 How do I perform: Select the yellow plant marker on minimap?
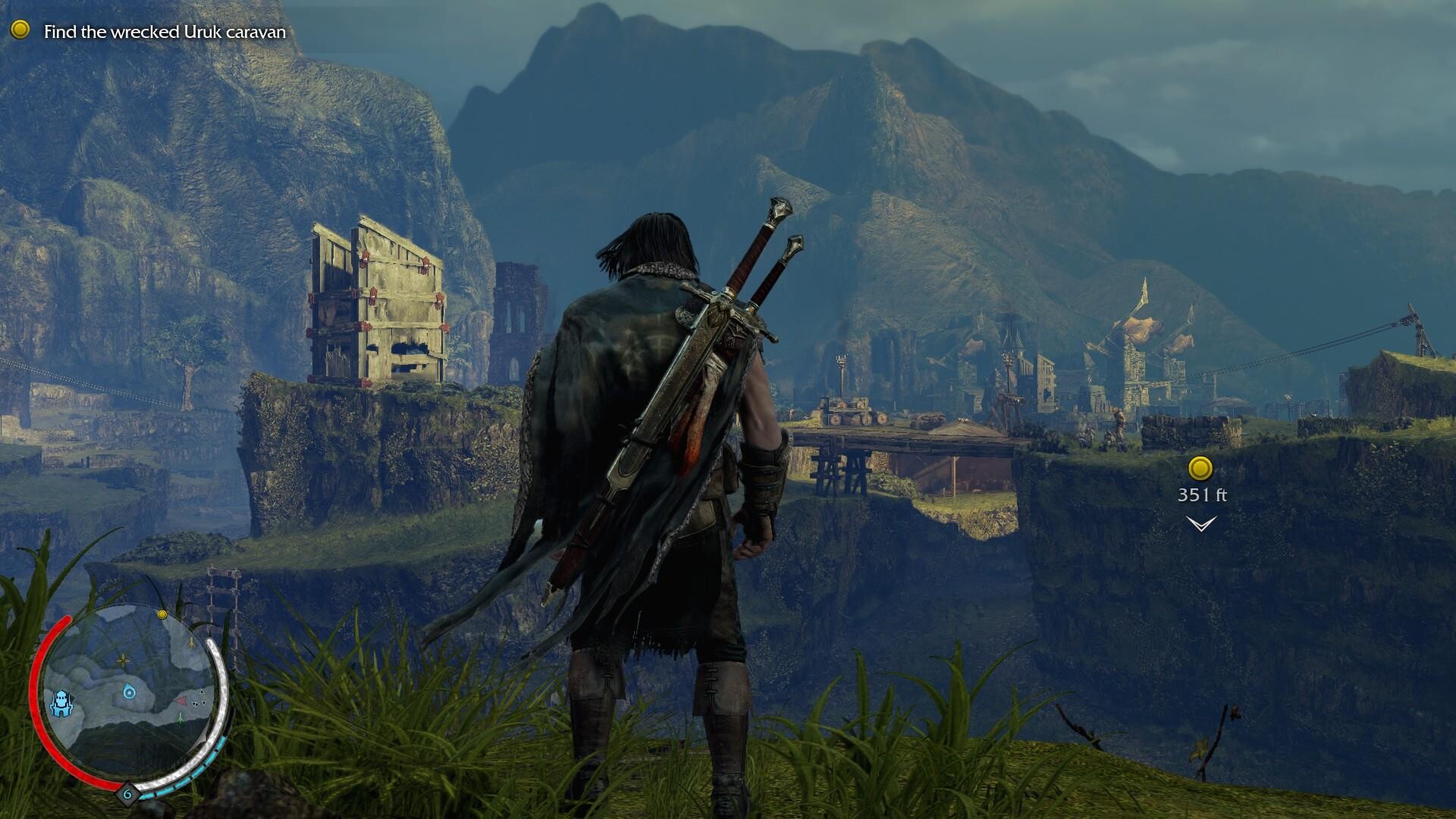[192, 642]
